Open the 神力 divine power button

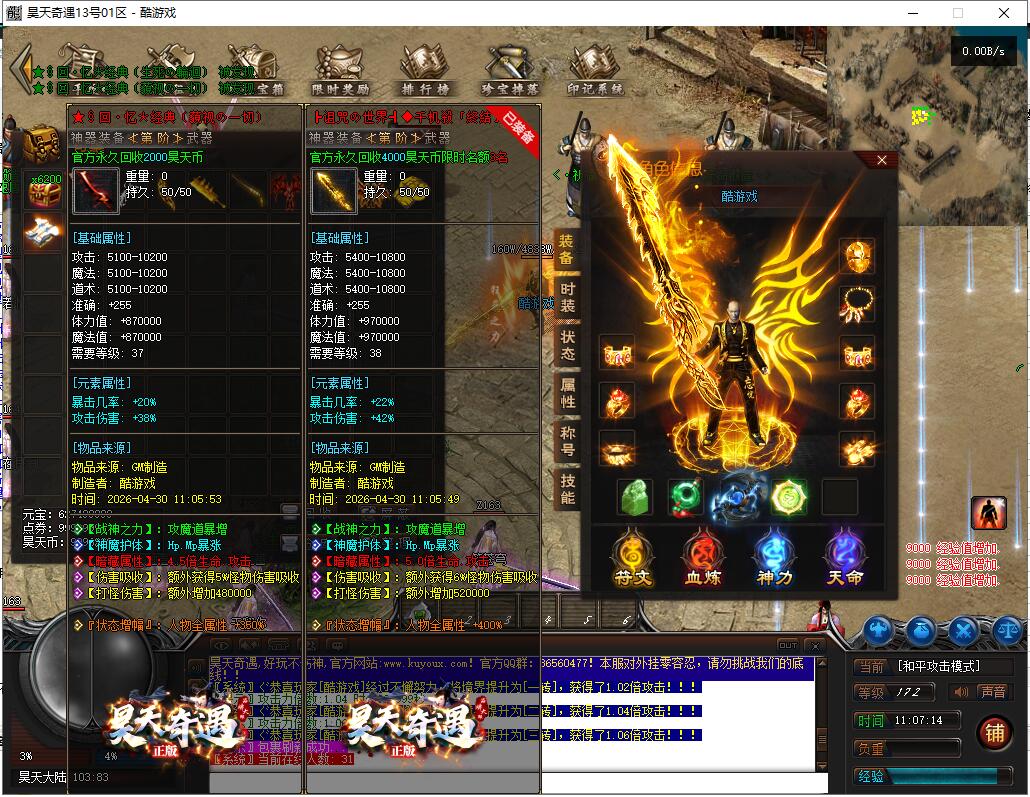pos(774,558)
